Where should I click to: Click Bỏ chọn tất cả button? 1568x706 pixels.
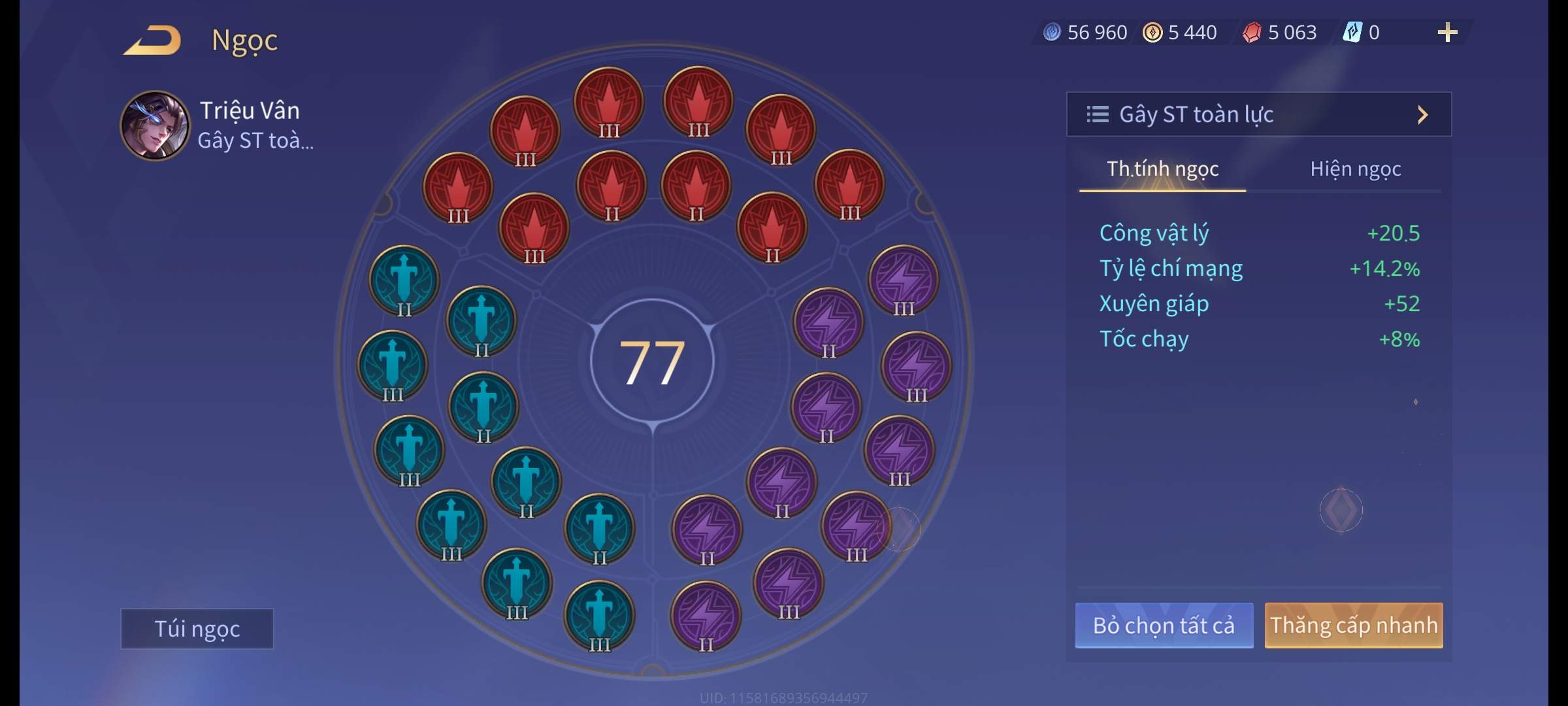tap(1164, 626)
